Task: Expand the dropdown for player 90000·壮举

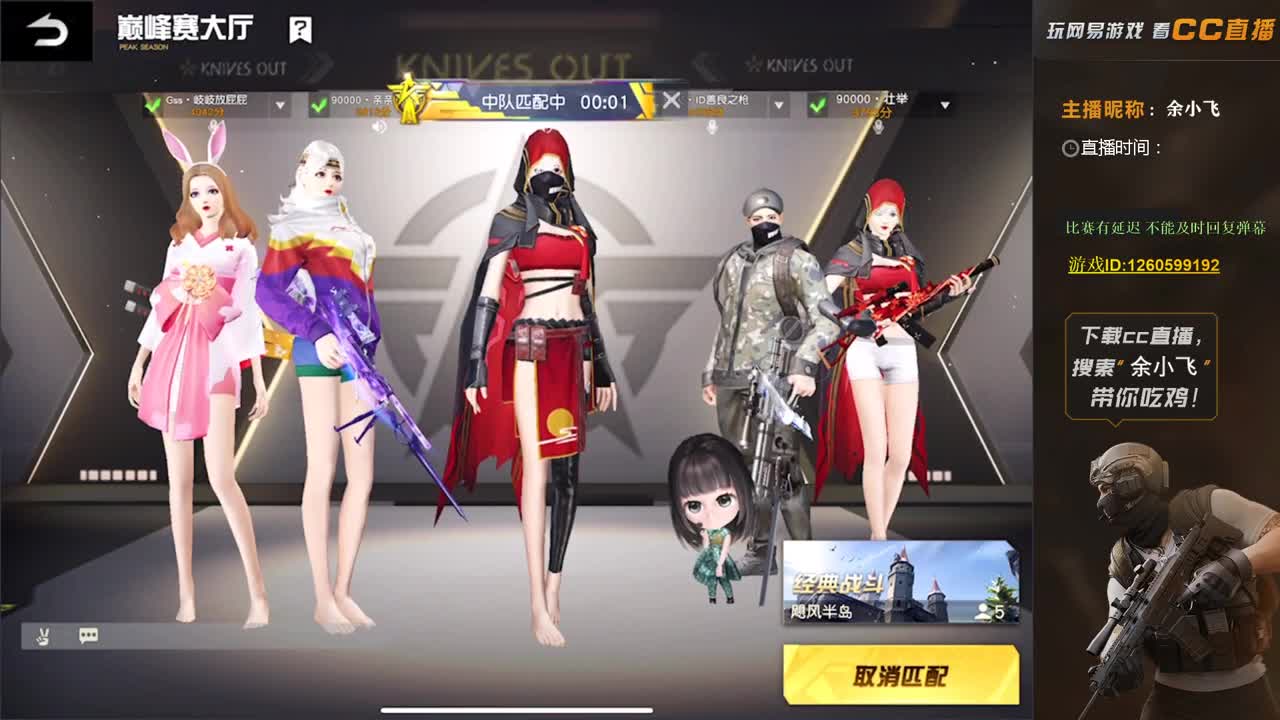Action: coord(944,103)
